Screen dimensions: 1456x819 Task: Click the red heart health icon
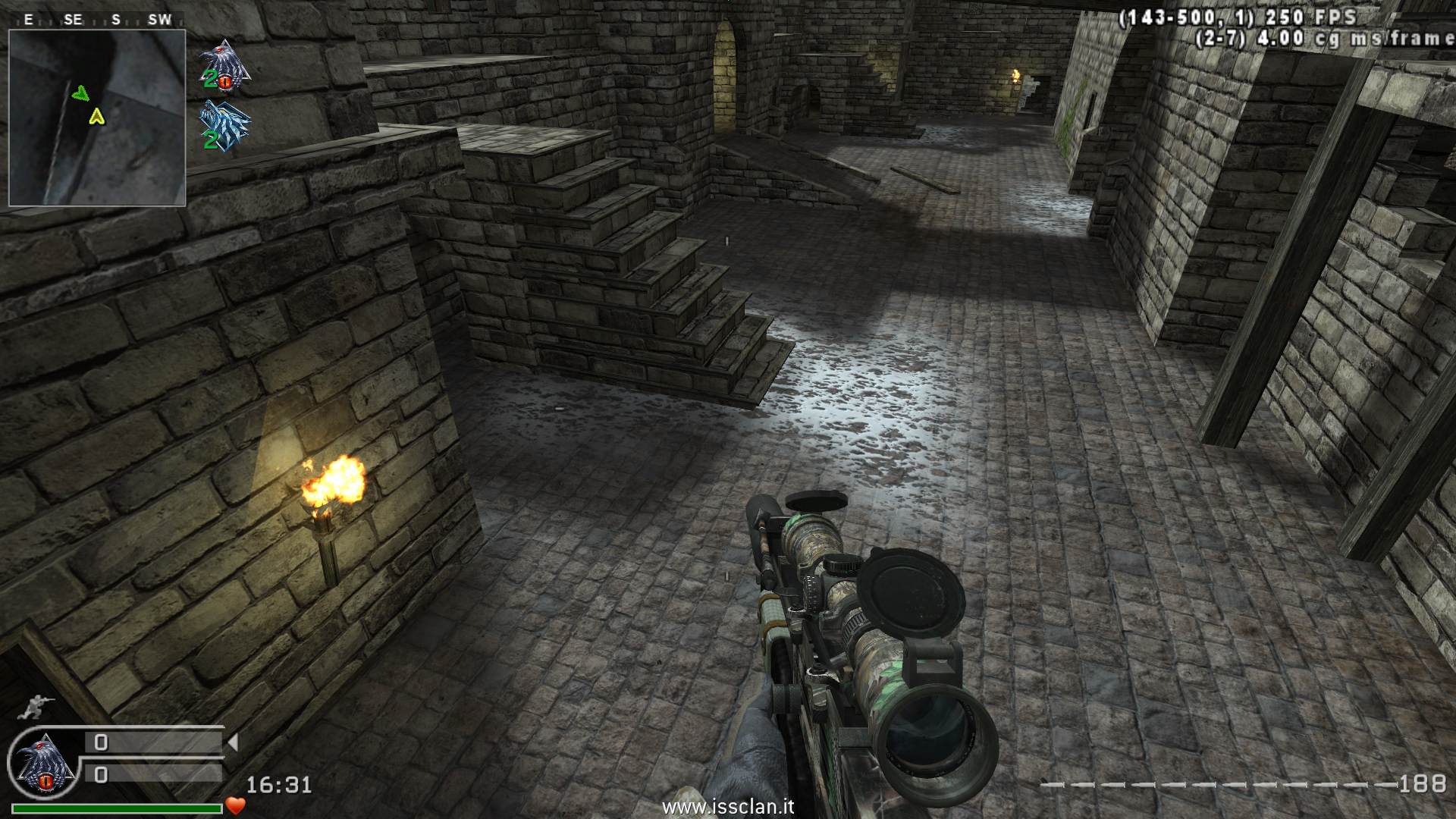236,805
